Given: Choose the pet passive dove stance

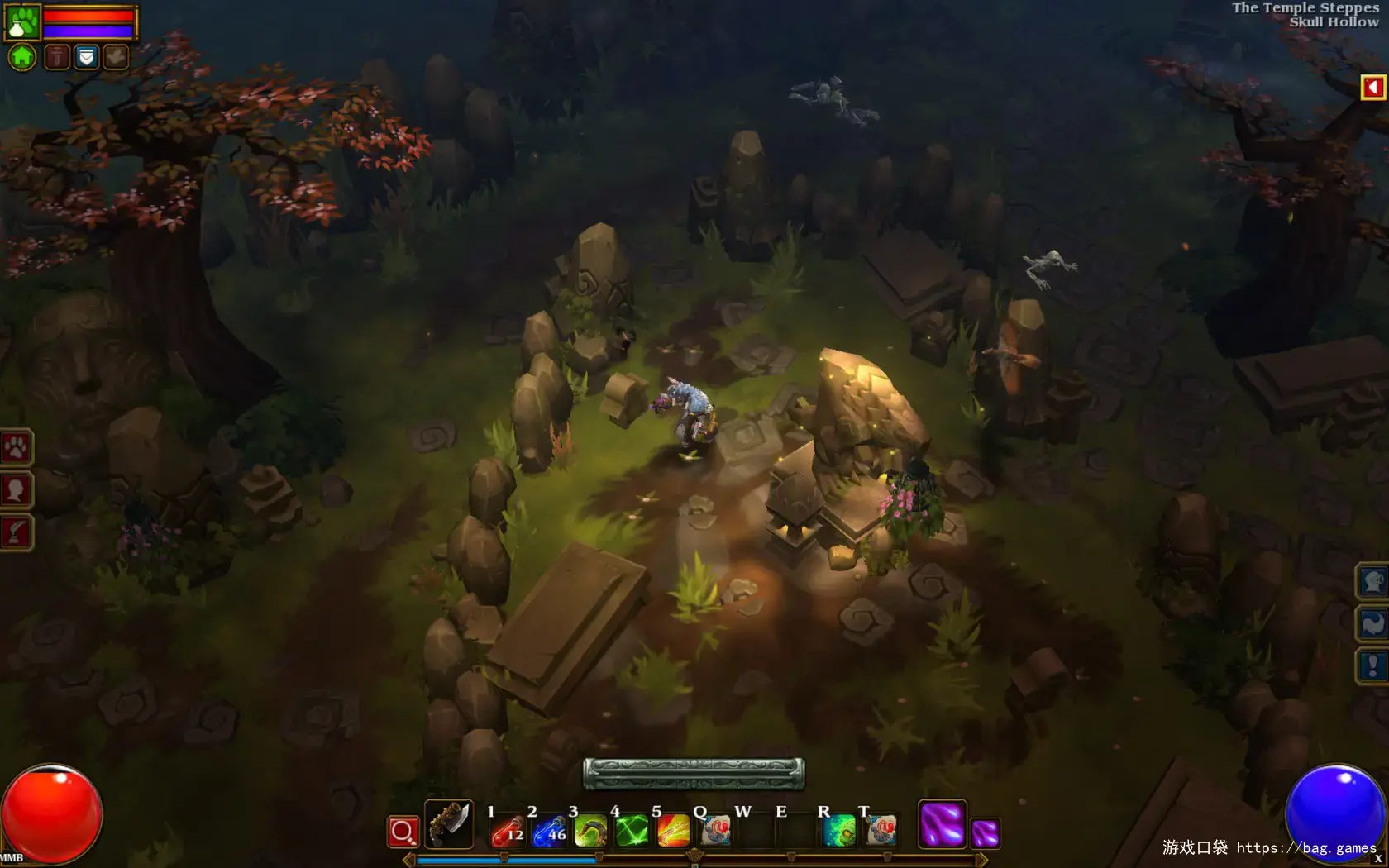Looking at the screenshot, I should pos(116,57).
